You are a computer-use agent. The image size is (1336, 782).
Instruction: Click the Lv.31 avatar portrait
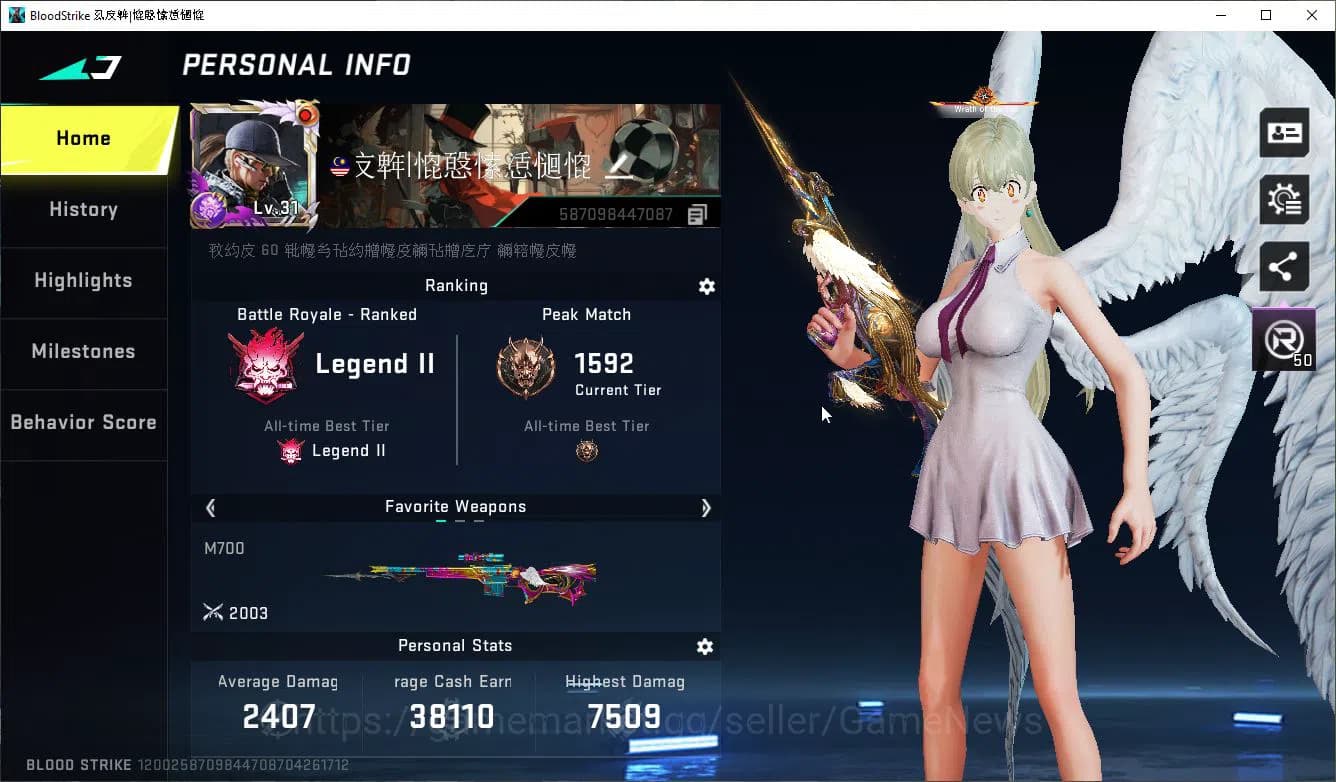pyautogui.click(x=253, y=165)
